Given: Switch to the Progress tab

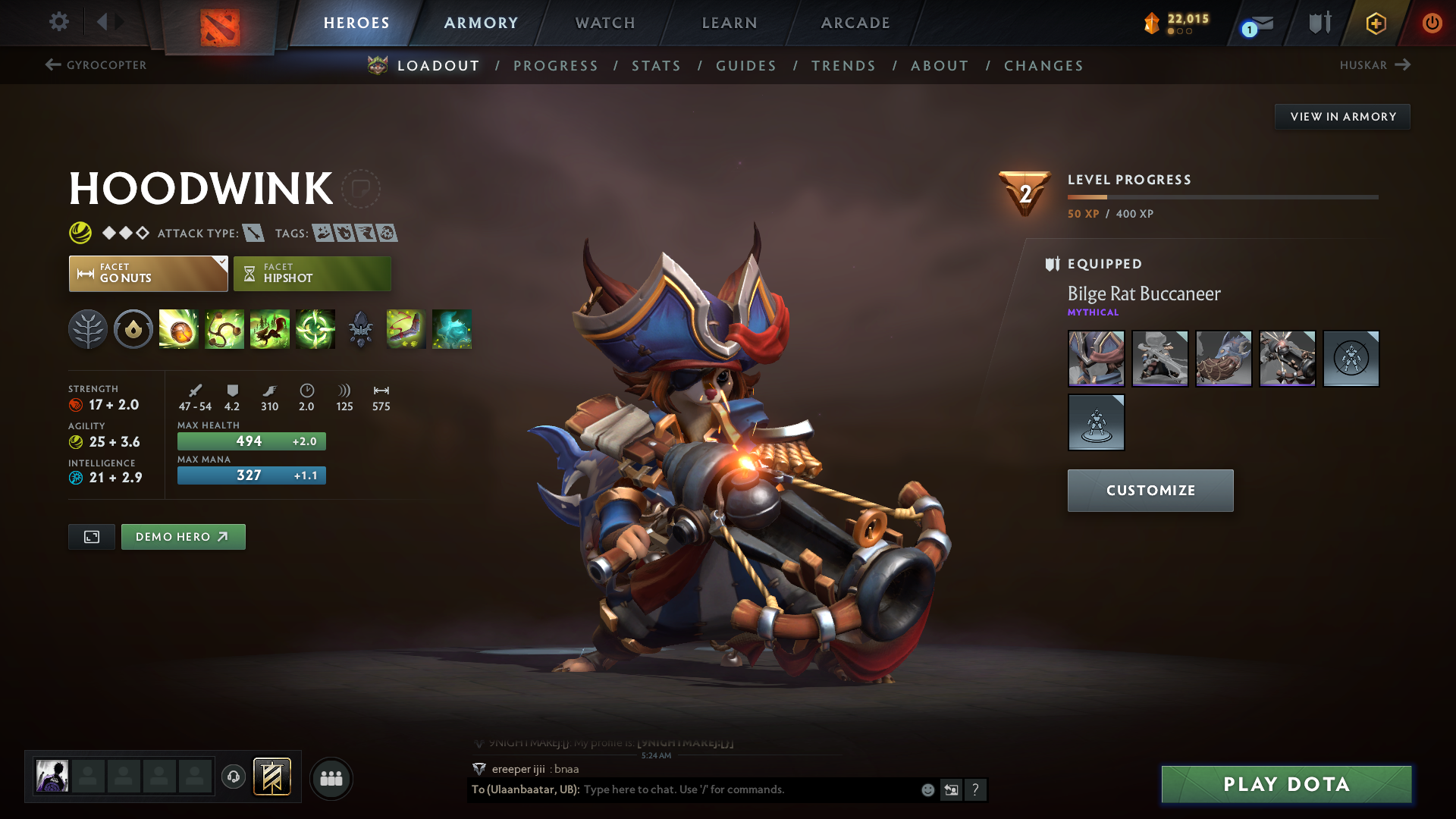Looking at the screenshot, I should pos(556,66).
